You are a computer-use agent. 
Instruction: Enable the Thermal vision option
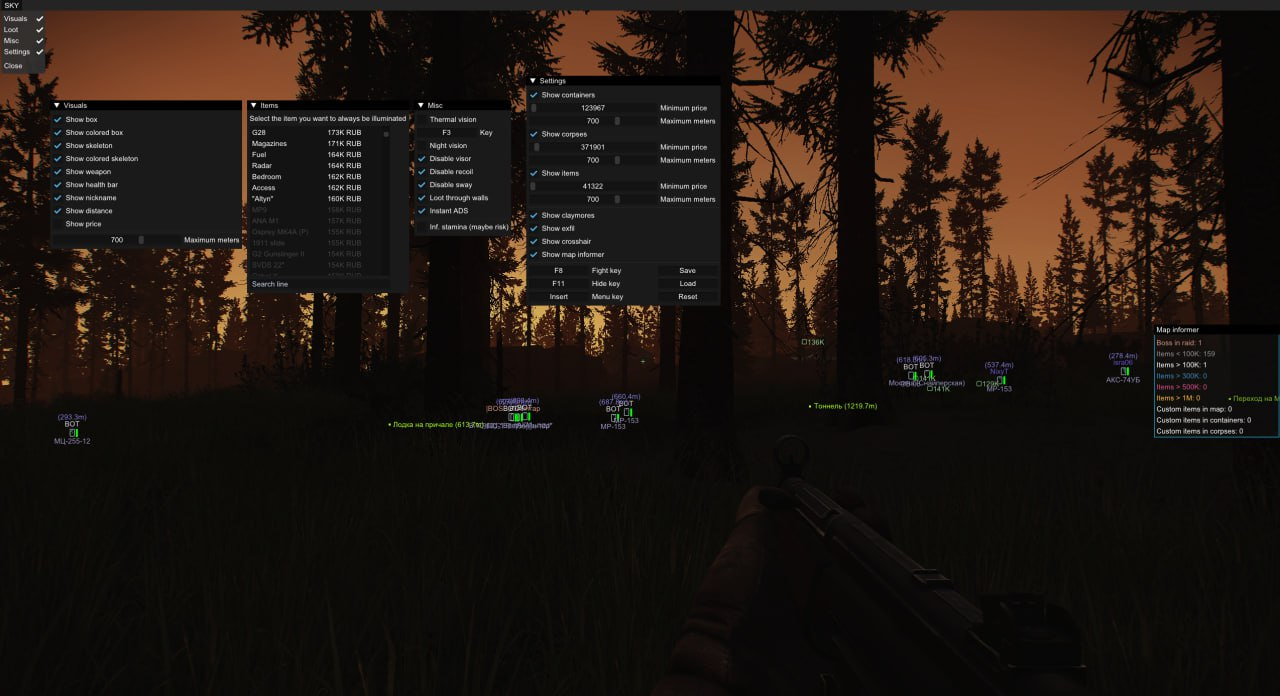click(422, 120)
